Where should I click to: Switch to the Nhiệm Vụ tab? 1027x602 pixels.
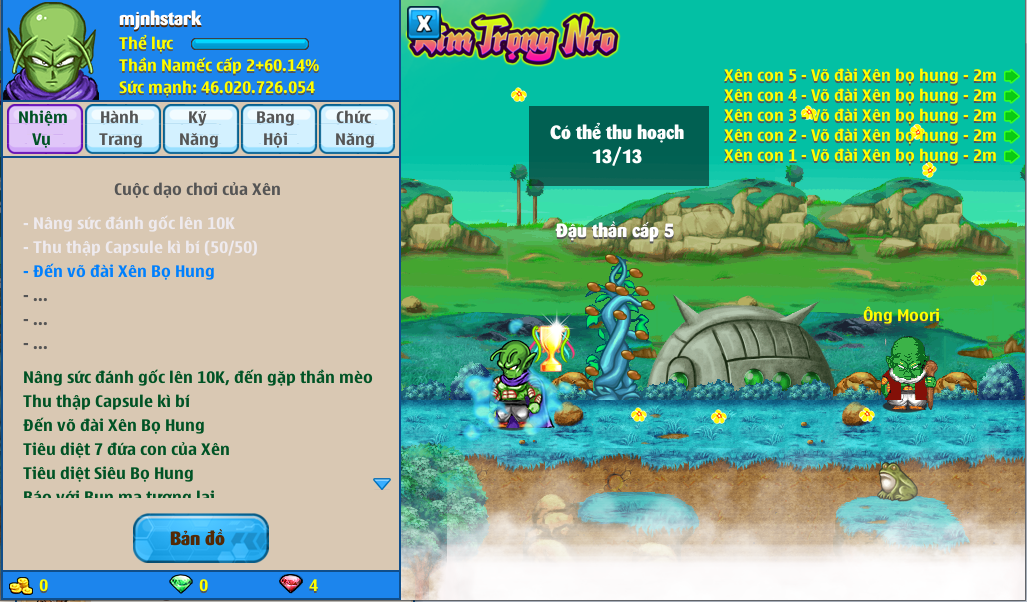[x=44, y=129]
